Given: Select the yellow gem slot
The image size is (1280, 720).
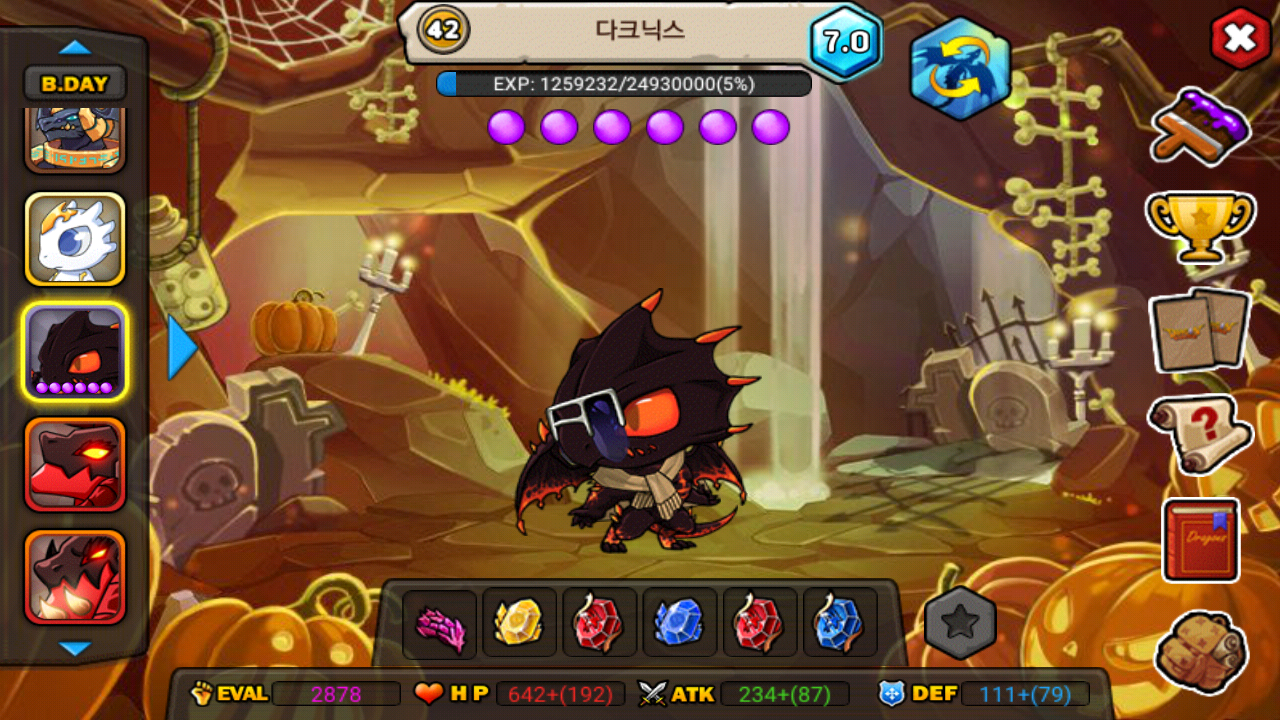Looking at the screenshot, I should coord(519,622).
